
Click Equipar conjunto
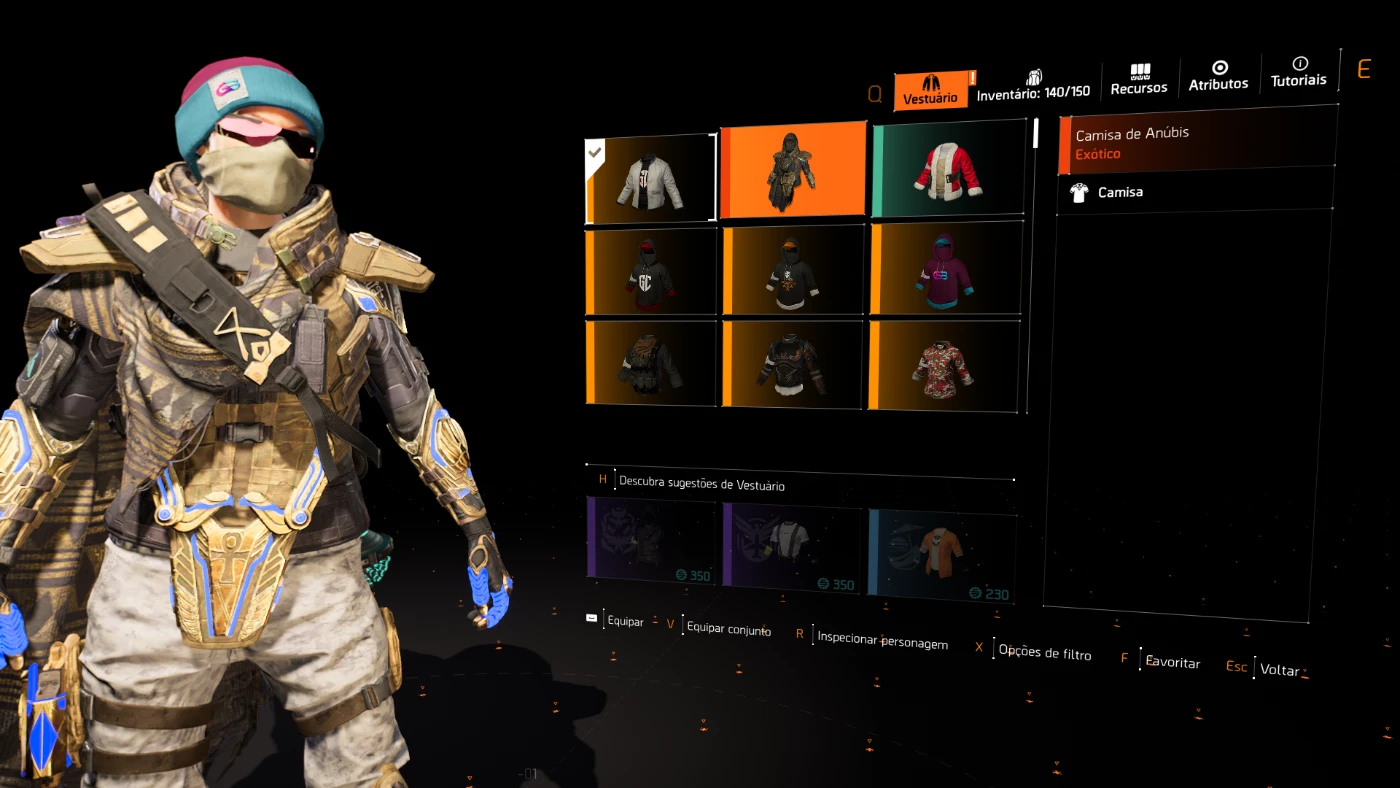point(728,629)
